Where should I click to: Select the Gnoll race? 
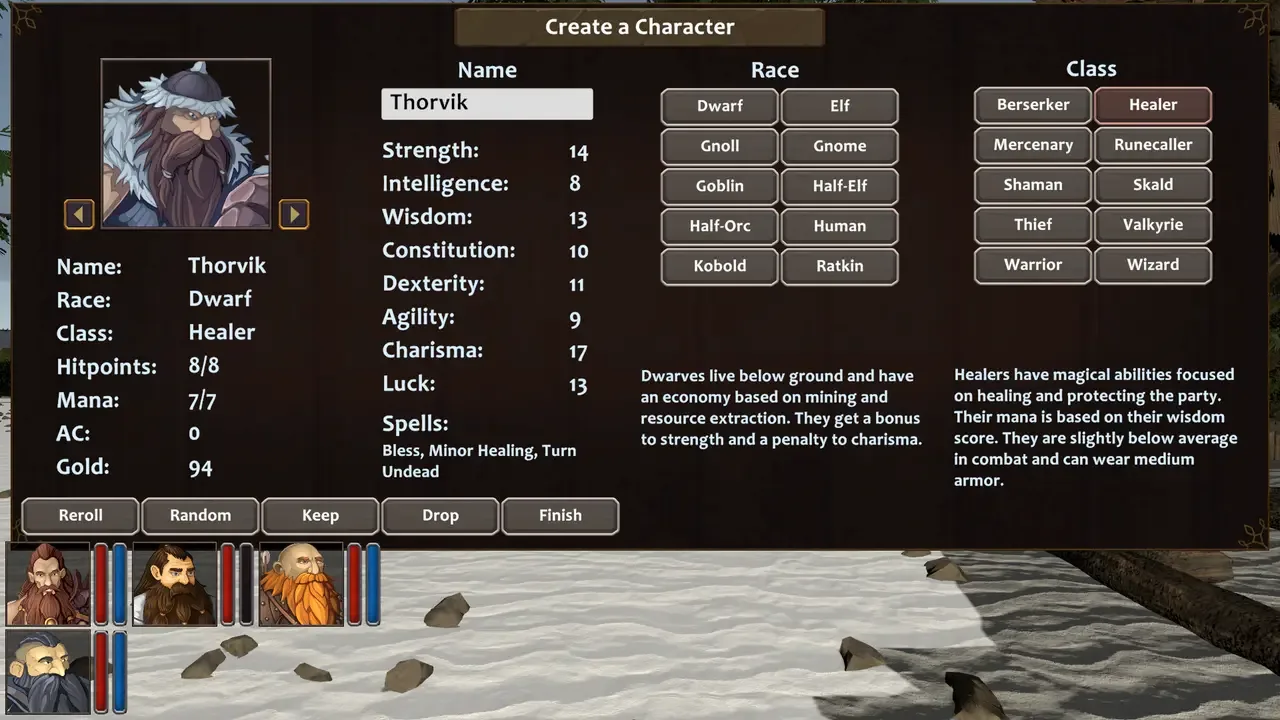[x=719, y=146]
